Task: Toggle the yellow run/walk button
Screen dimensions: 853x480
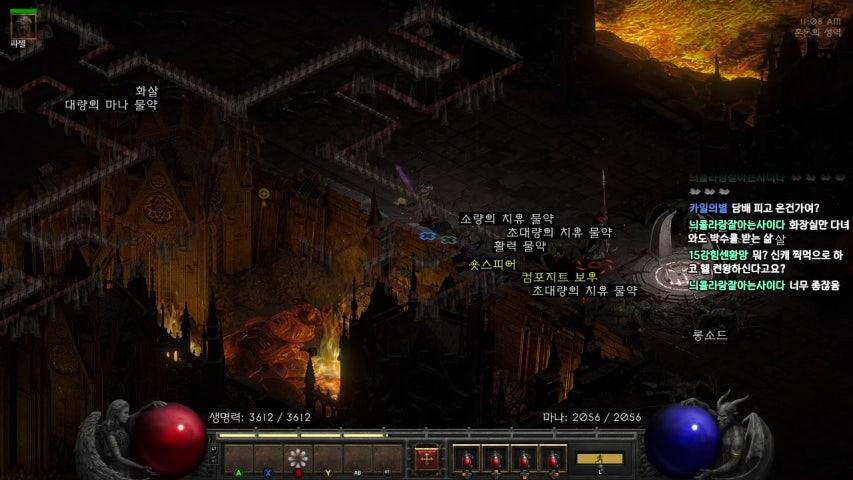Action: 599,459
